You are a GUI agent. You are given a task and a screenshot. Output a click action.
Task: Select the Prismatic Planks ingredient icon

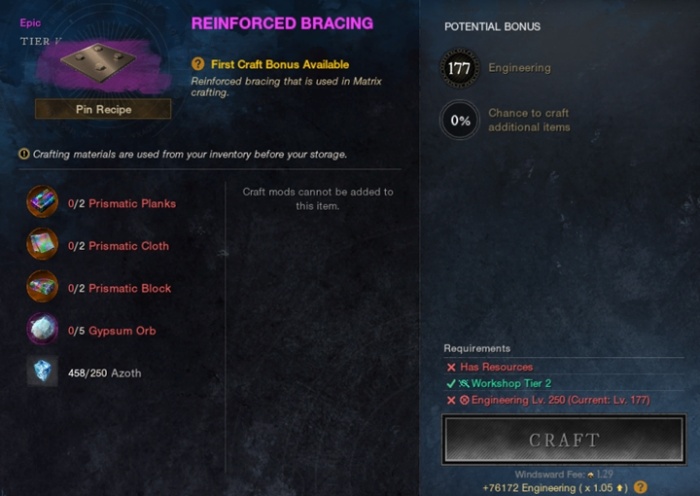point(43,203)
